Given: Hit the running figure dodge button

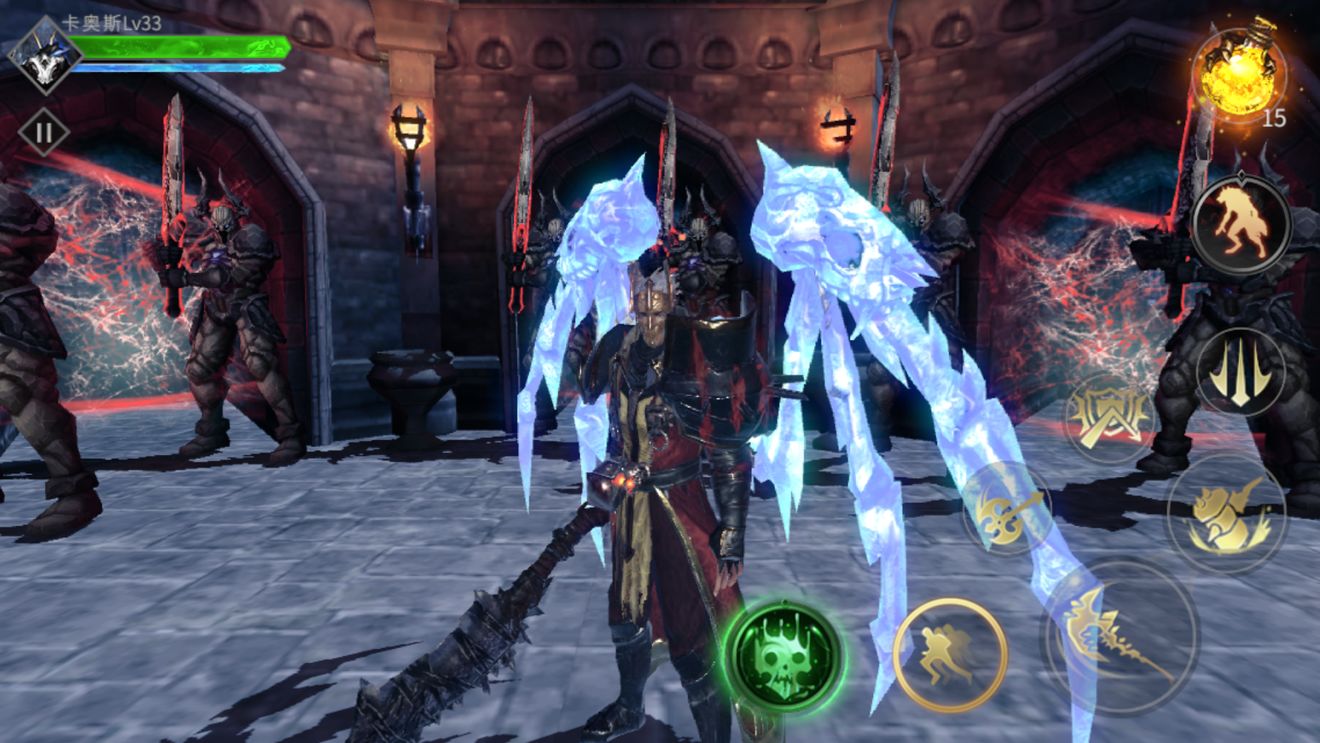Looking at the screenshot, I should (x=949, y=655).
